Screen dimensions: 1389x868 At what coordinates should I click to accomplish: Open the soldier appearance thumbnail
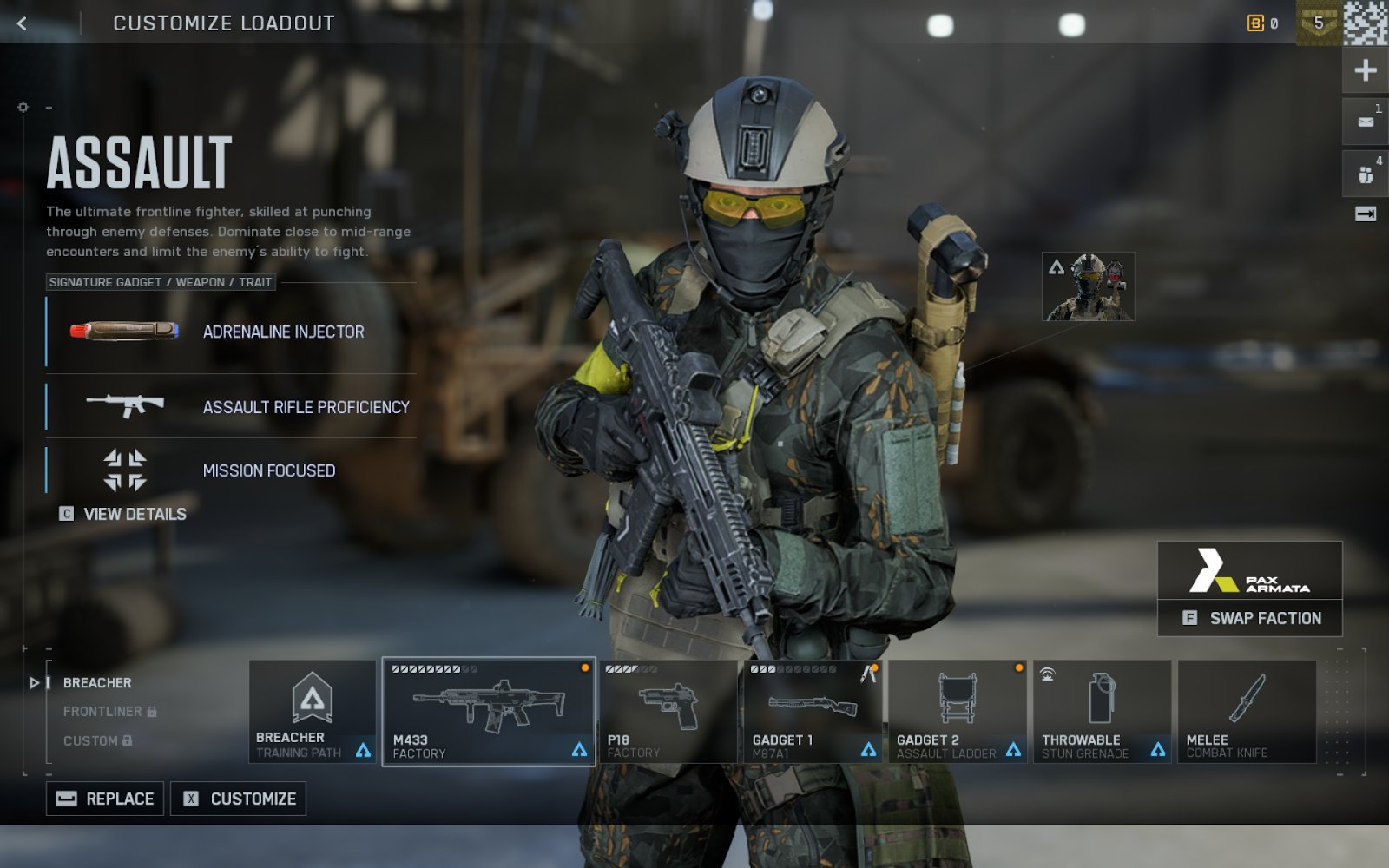[1089, 287]
